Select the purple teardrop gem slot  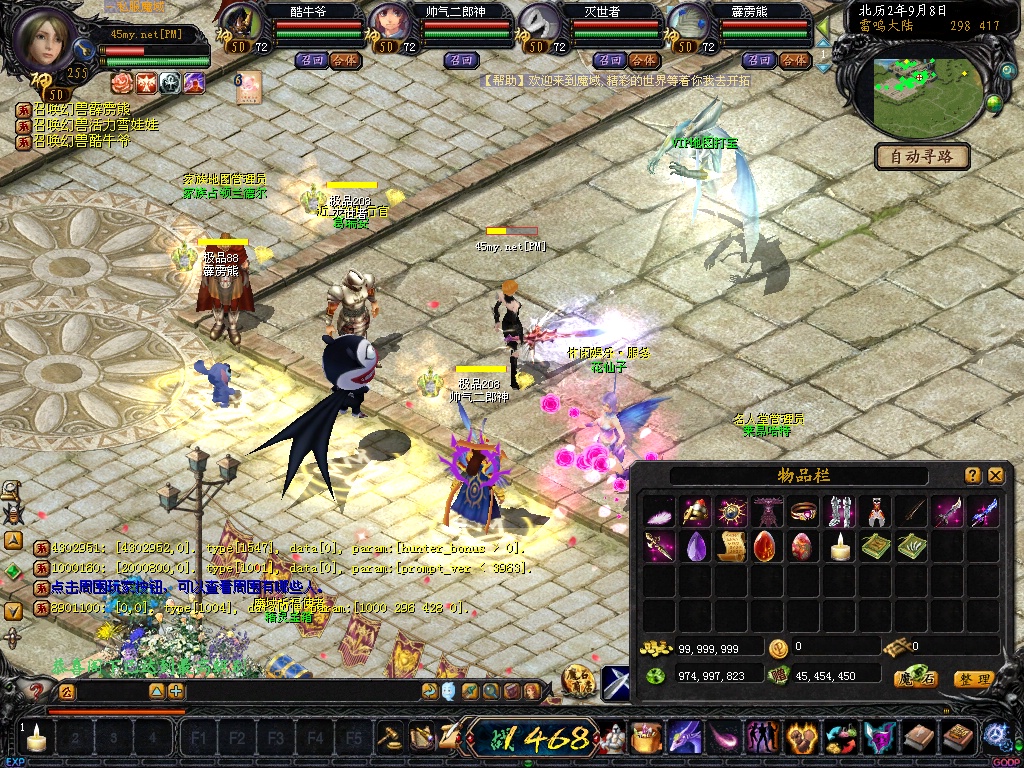pyautogui.click(x=696, y=547)
